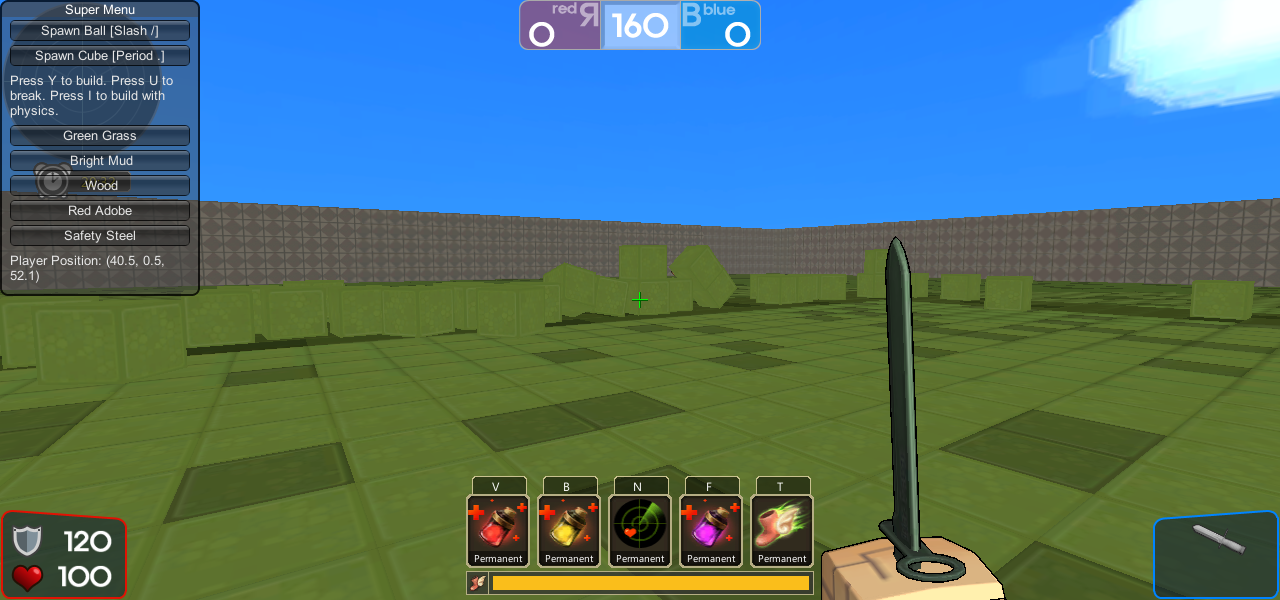Use the purple potion ability slot
The height and width of the screenshot is (600, 1280).
711,530
